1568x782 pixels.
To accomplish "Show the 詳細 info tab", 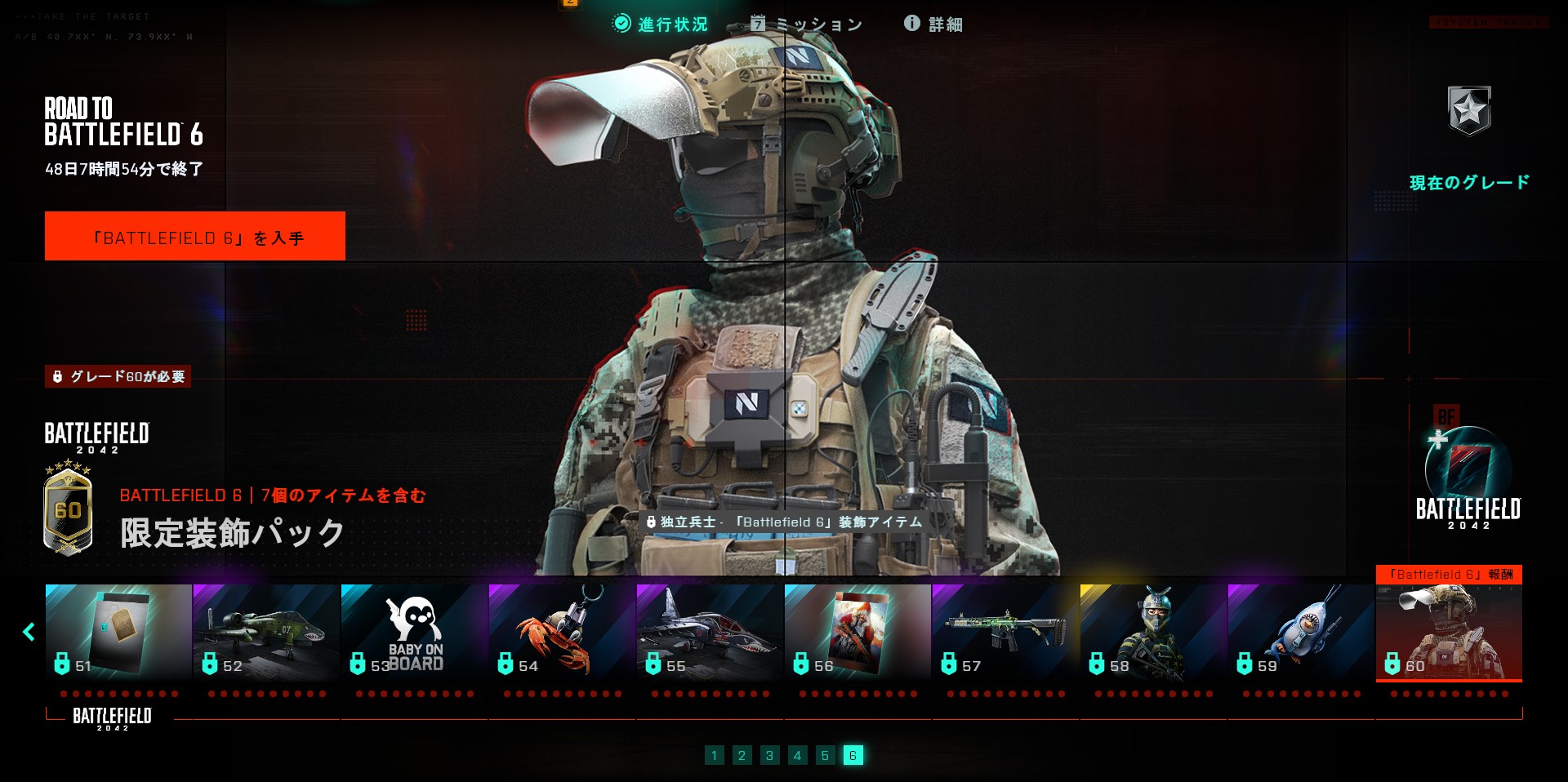I will pyautogui.click(x=933, y=24).
